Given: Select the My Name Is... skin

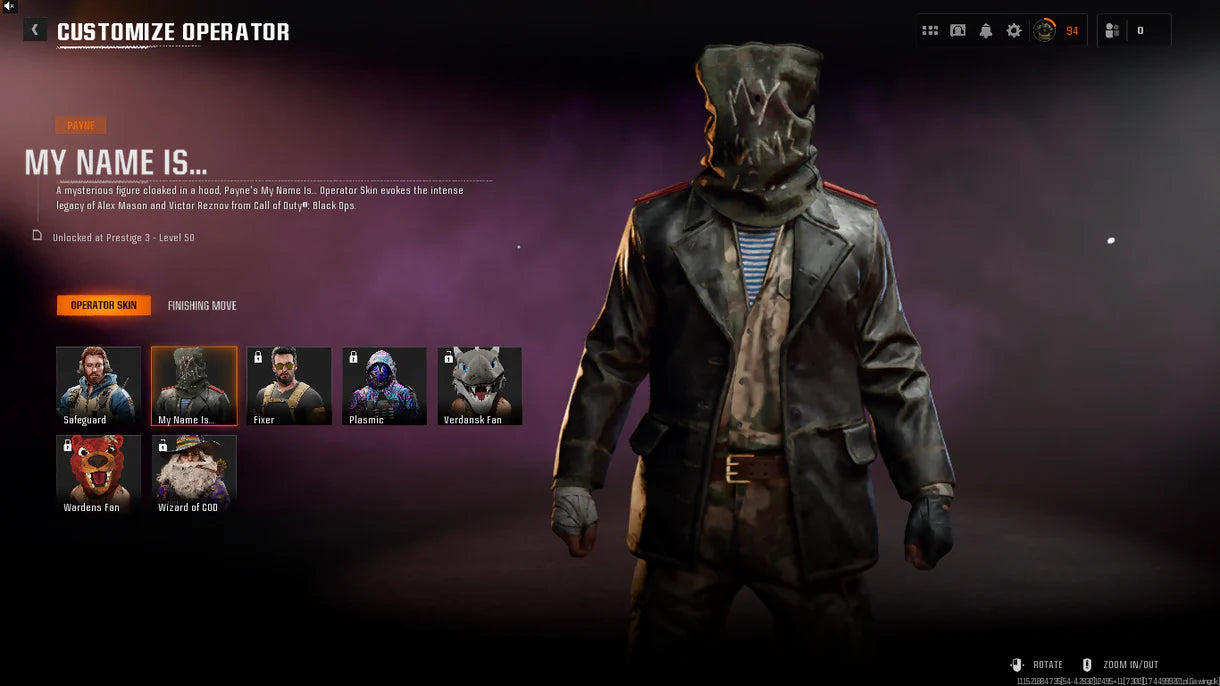Looking at the screenshot, I should (x=194, y=386).
